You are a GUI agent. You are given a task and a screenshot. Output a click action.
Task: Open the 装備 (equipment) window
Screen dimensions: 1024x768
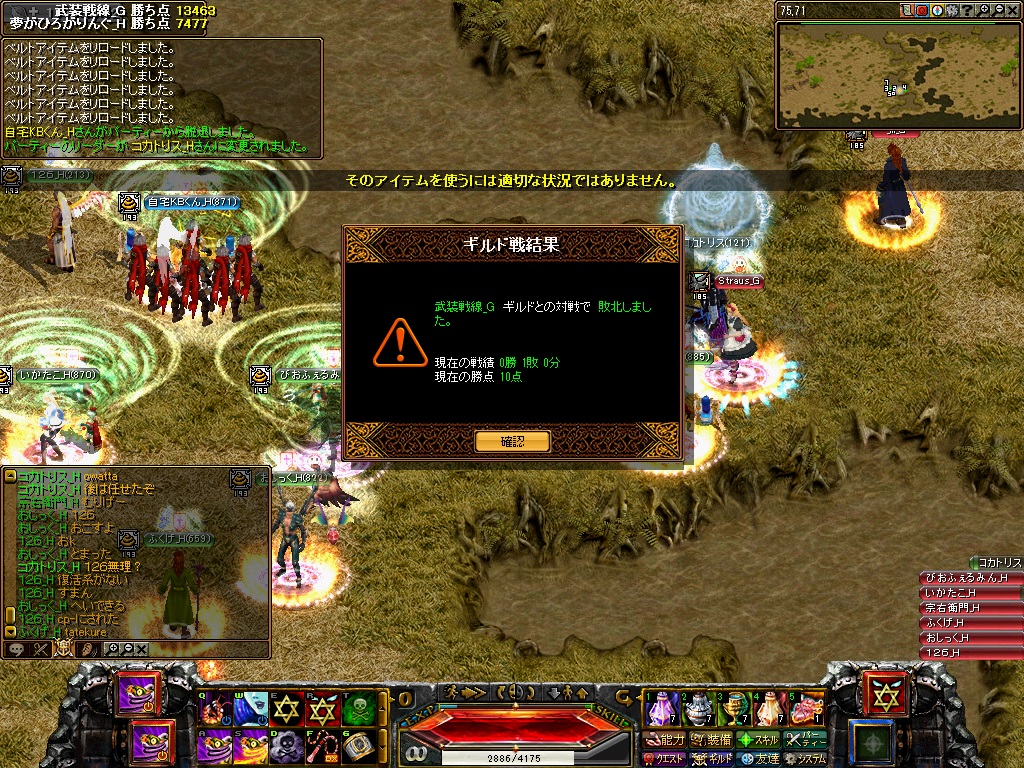pyautogui.click(x=711, y=740)
